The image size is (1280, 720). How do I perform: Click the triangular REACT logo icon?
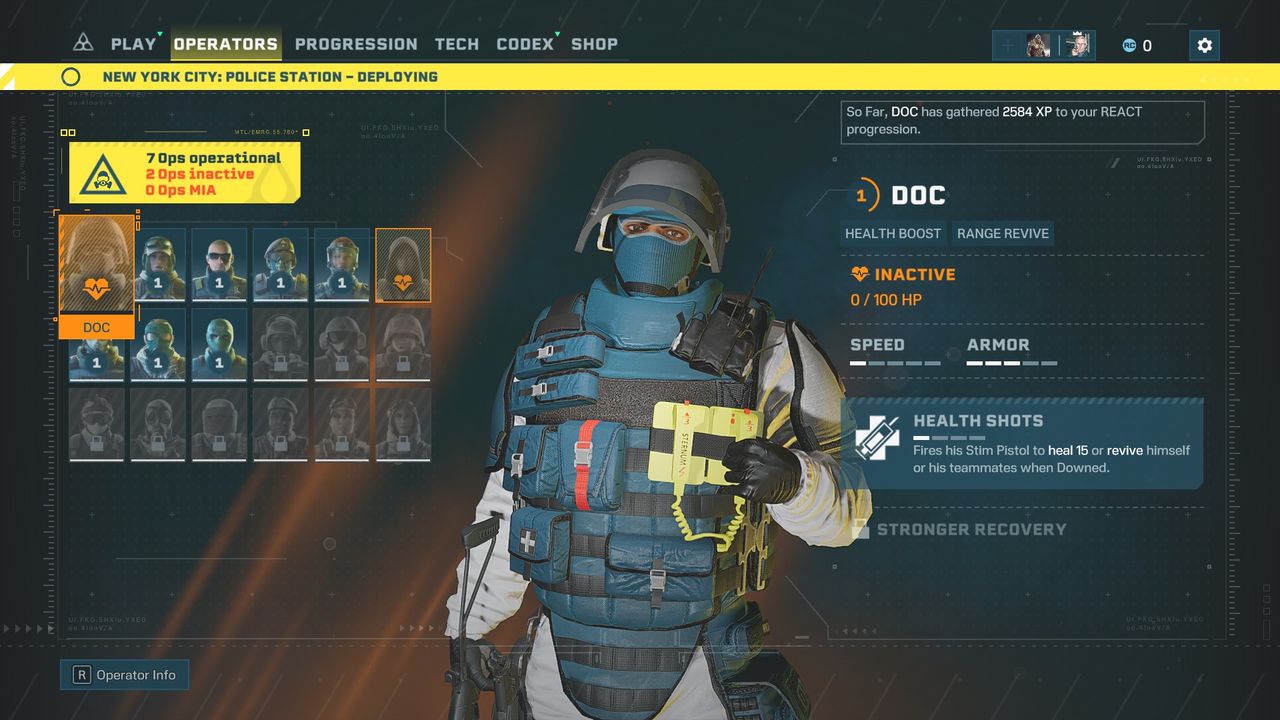coord(83,43)
